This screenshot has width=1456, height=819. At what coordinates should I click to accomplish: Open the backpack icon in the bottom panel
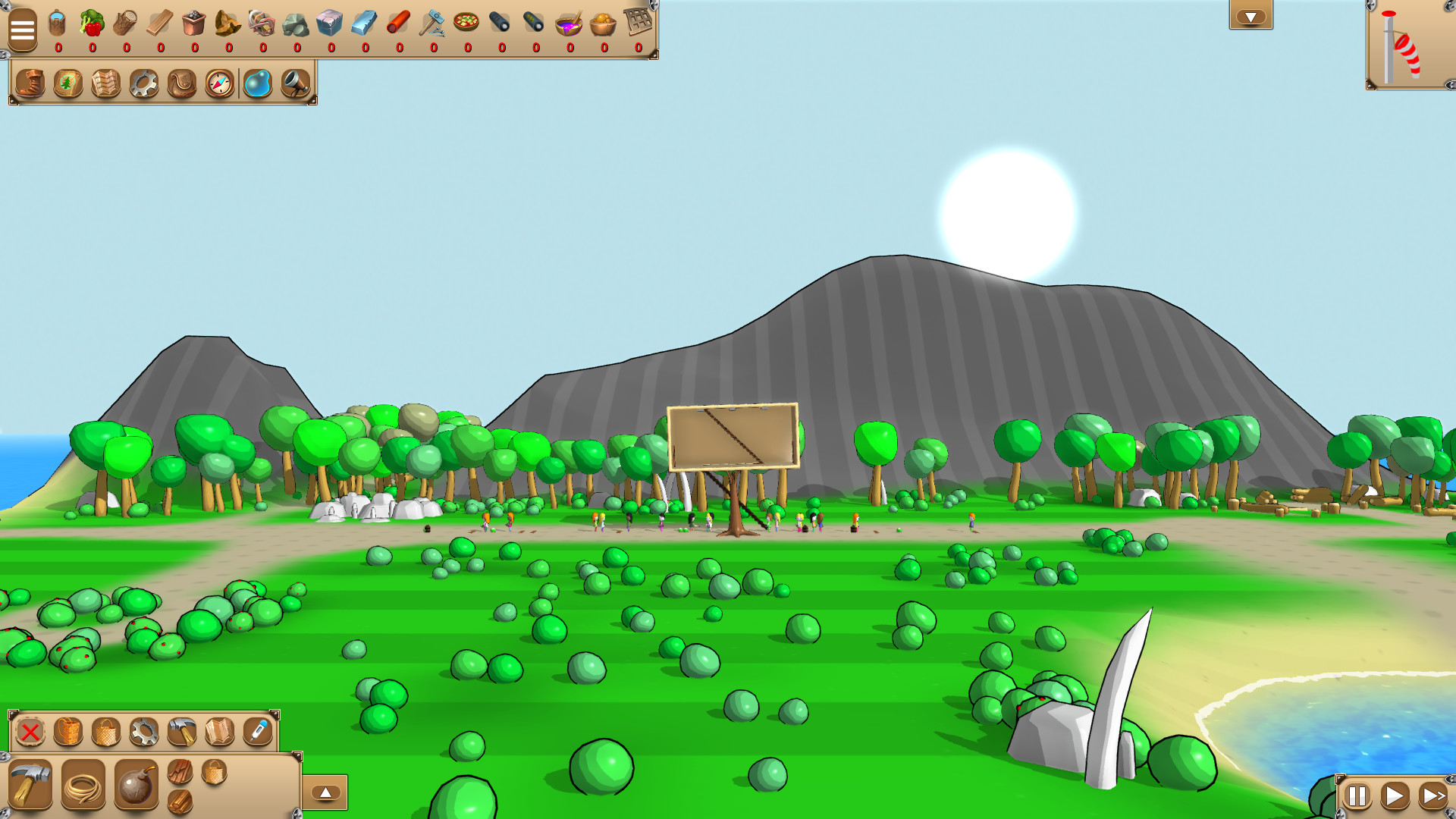point(67,730)
